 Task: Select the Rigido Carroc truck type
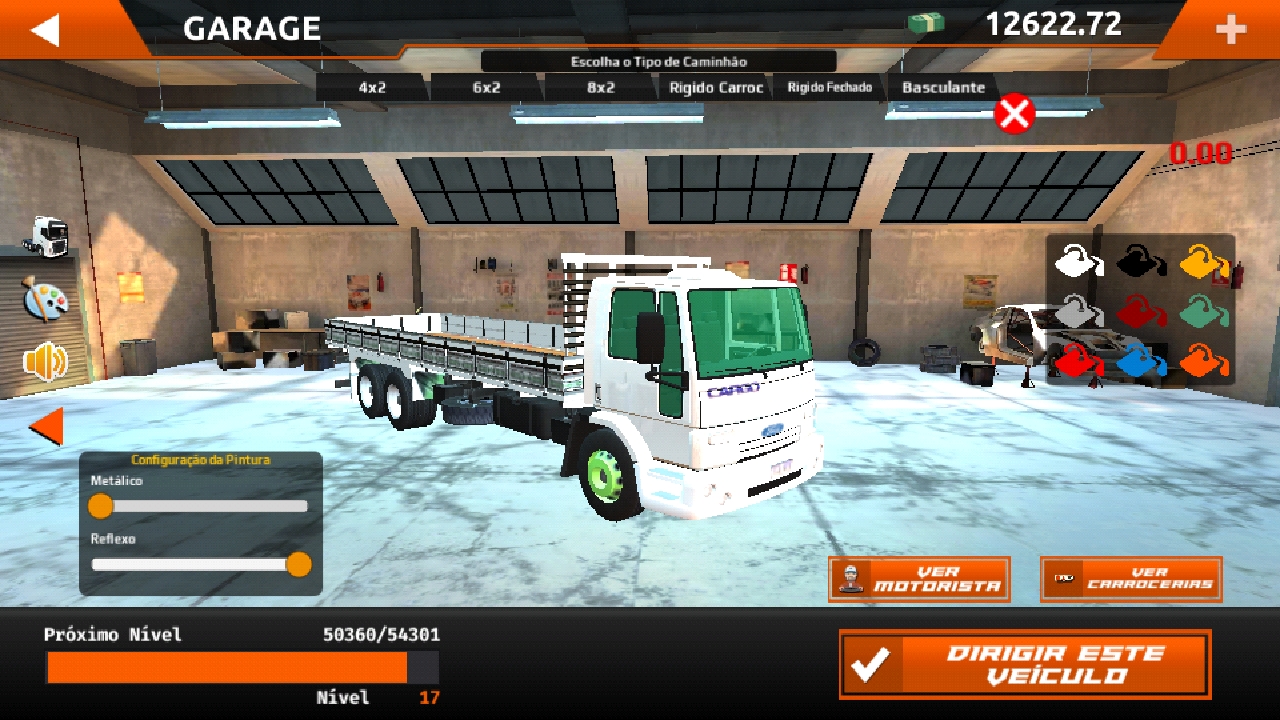tap(716, 88)
